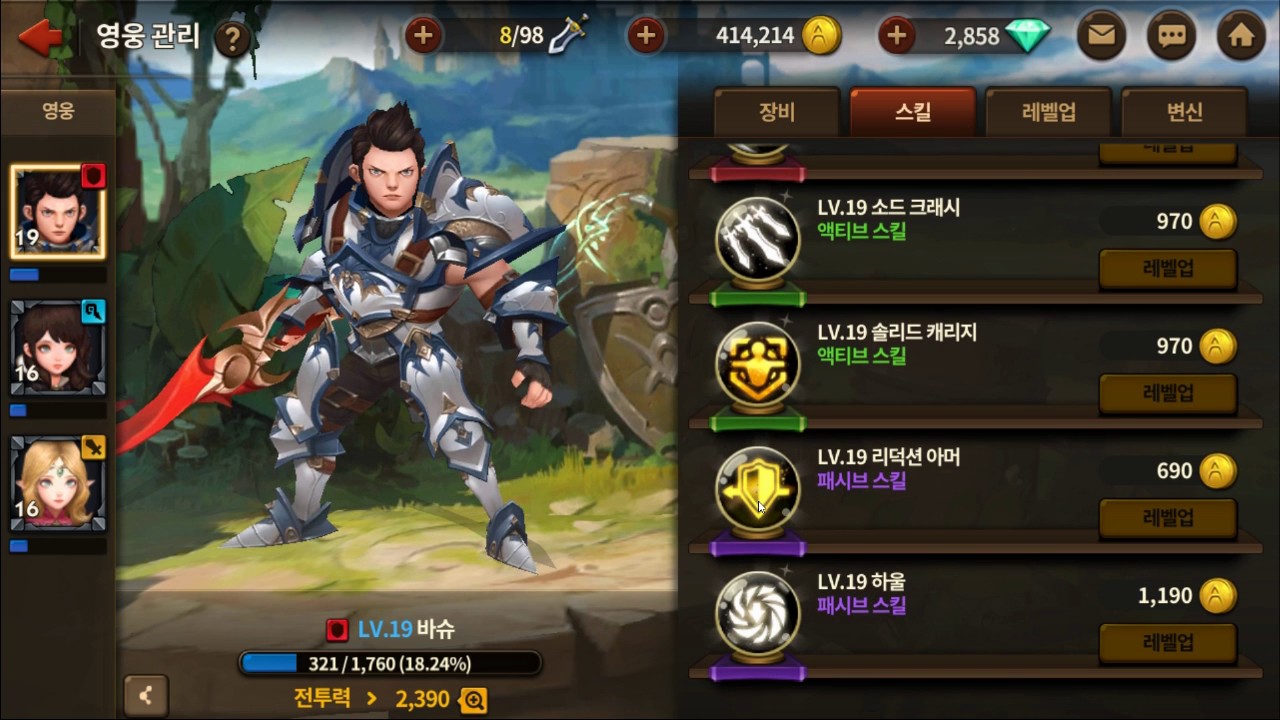Switch to the 변신 tab
This screenshot has height=720, width=1280.
click(x=1184, y=113)
